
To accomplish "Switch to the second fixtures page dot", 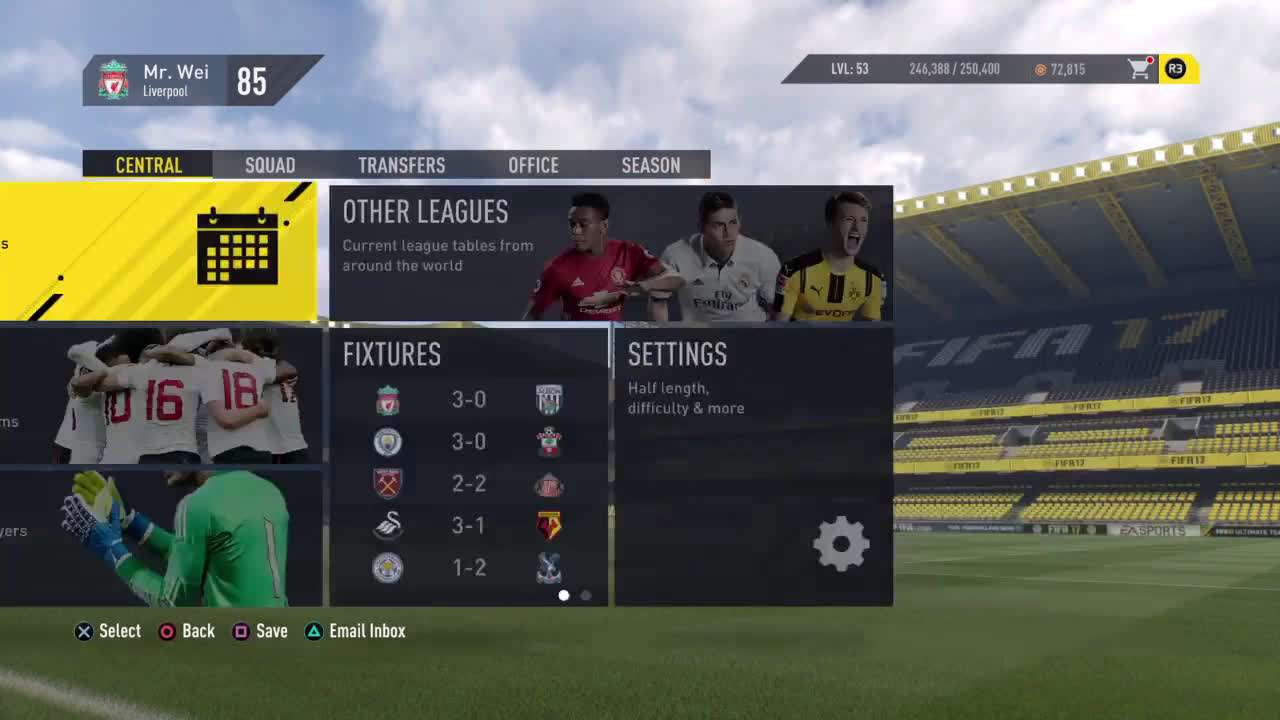I will tap(586, 596).
